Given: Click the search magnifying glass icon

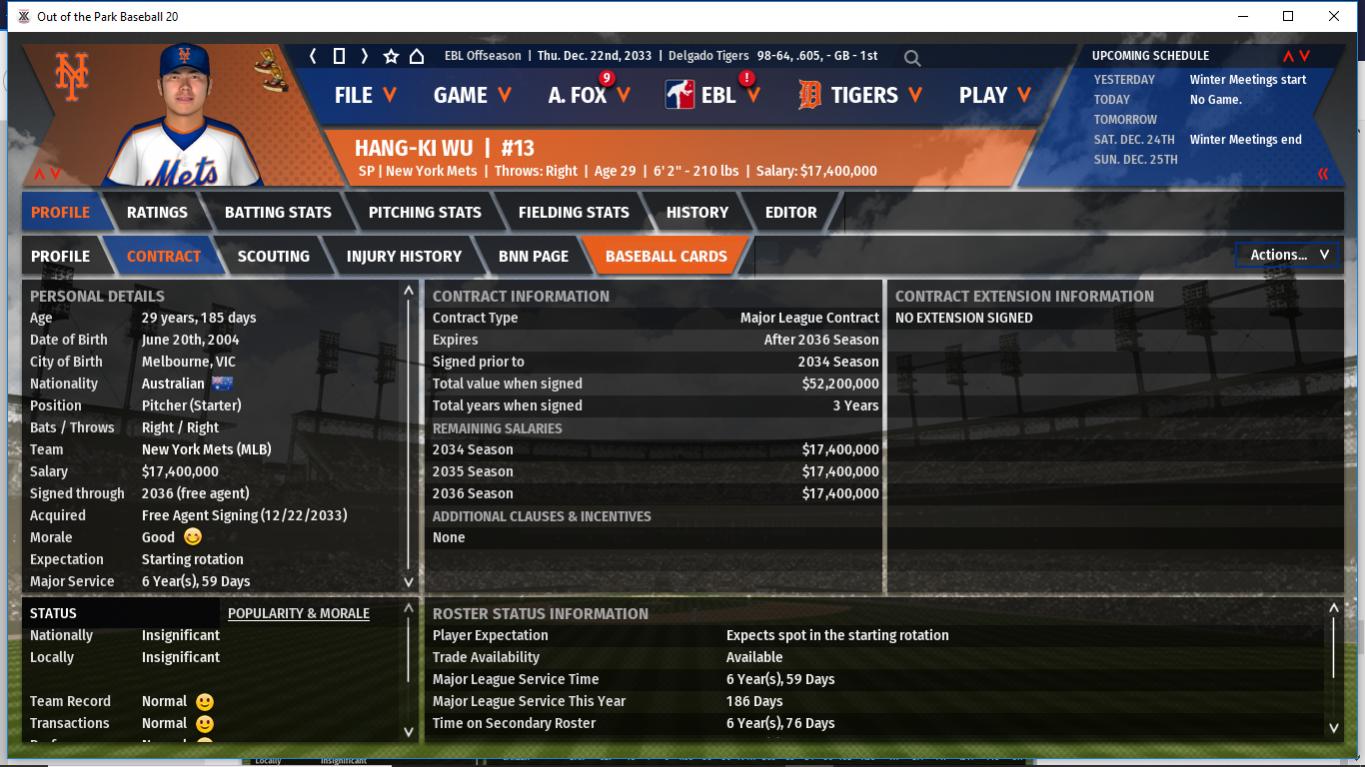Looking at the screenshot, I should [912, 58].
